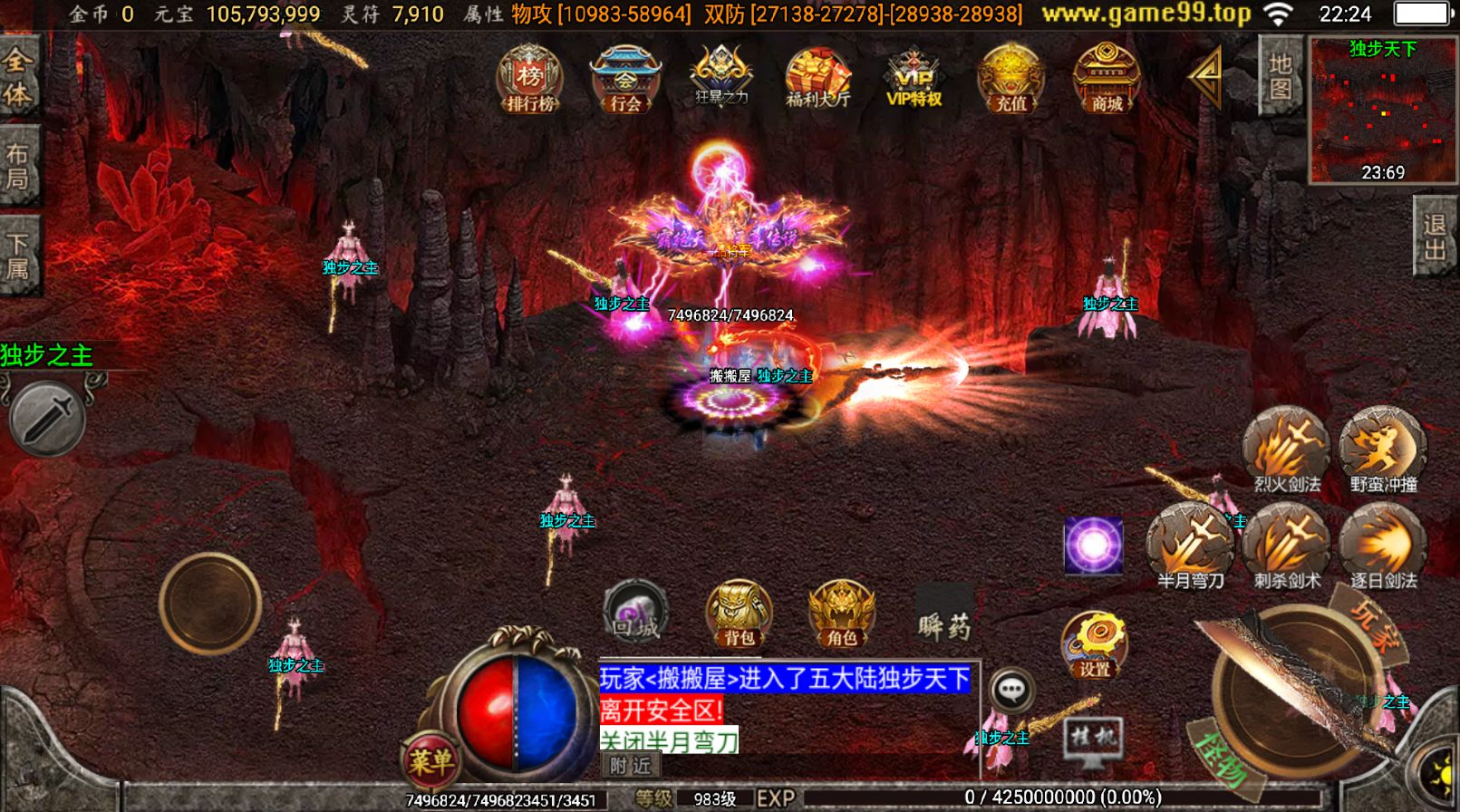The height and width of the screenshot is (812, 1460).
Task: Open the 福利大厅 welfare hall
Action: [x=817, y=79]
